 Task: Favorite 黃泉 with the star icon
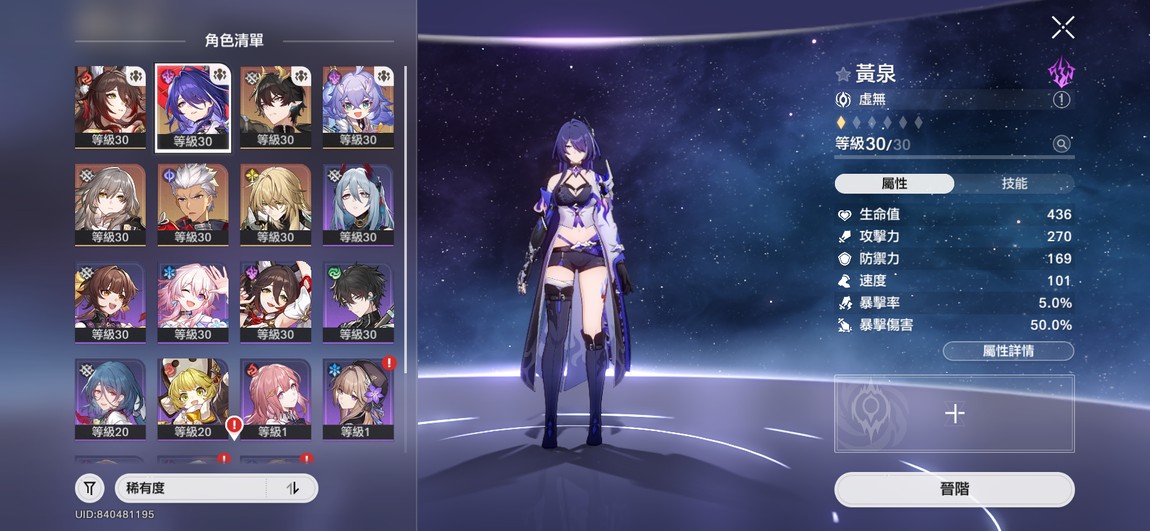843,74
